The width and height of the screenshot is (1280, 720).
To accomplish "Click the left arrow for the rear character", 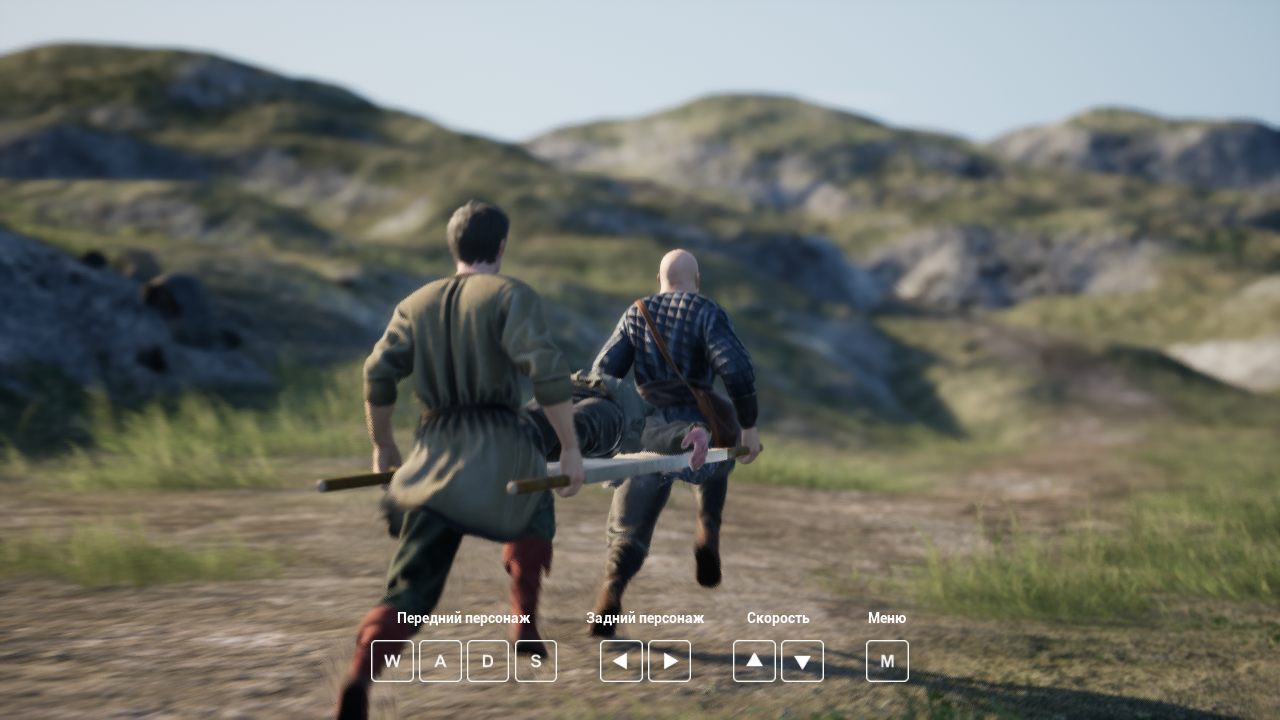I will coord(621,661).
